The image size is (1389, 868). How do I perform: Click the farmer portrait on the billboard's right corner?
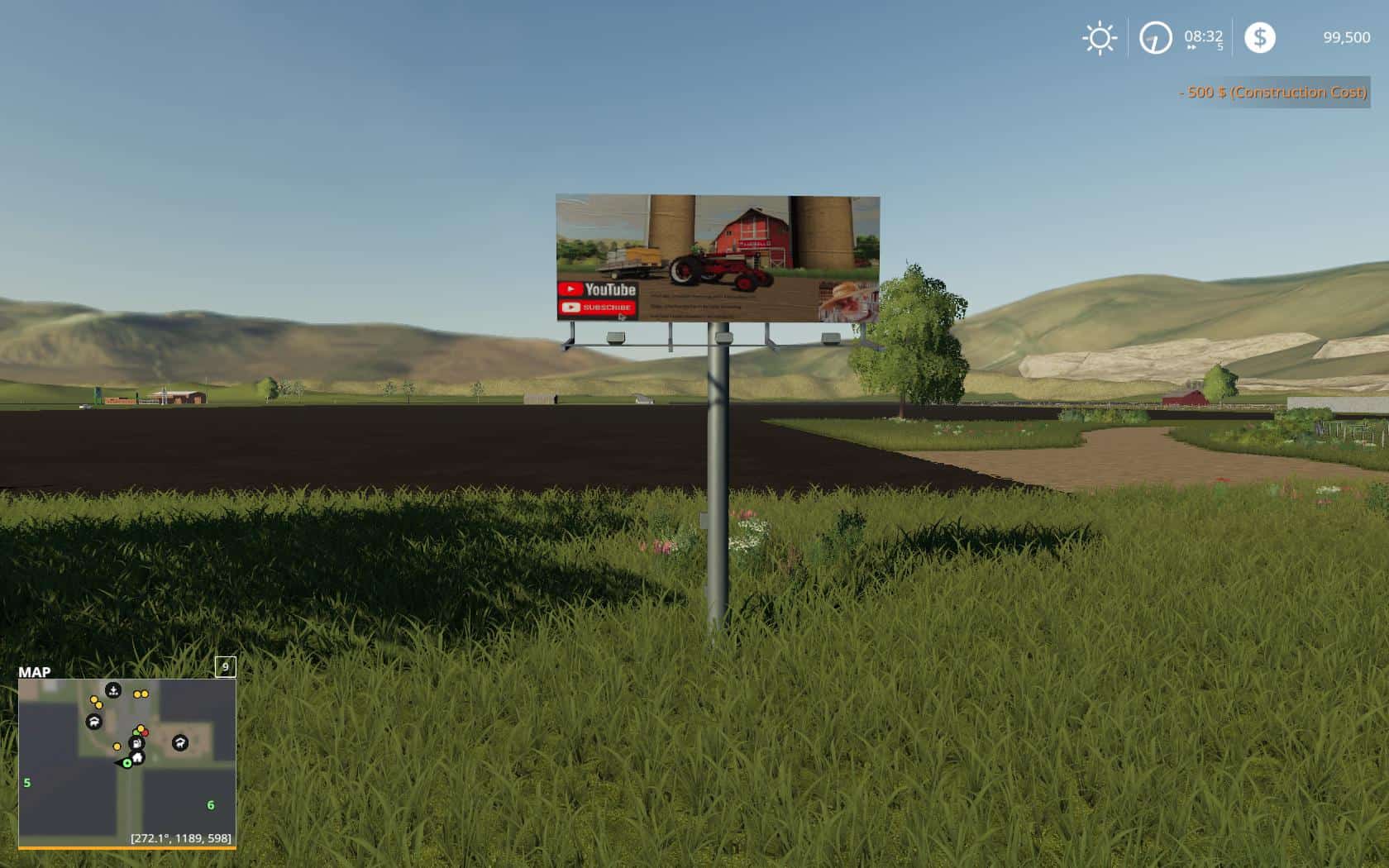[843, 299]
